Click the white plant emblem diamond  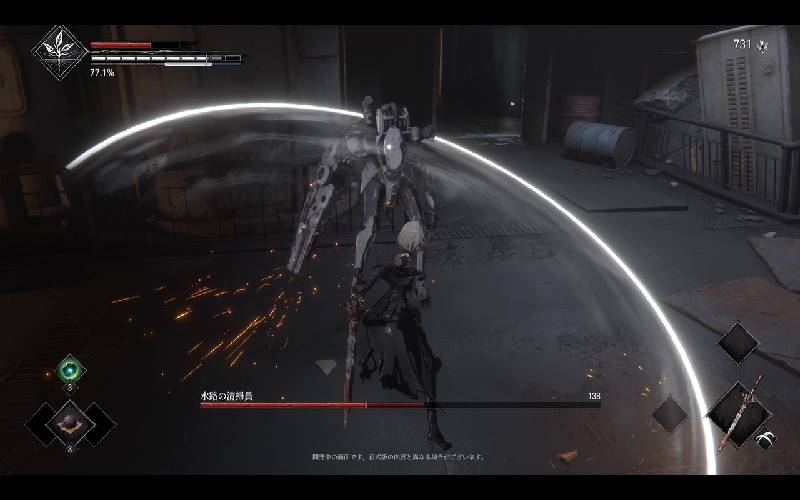(60, 52)
